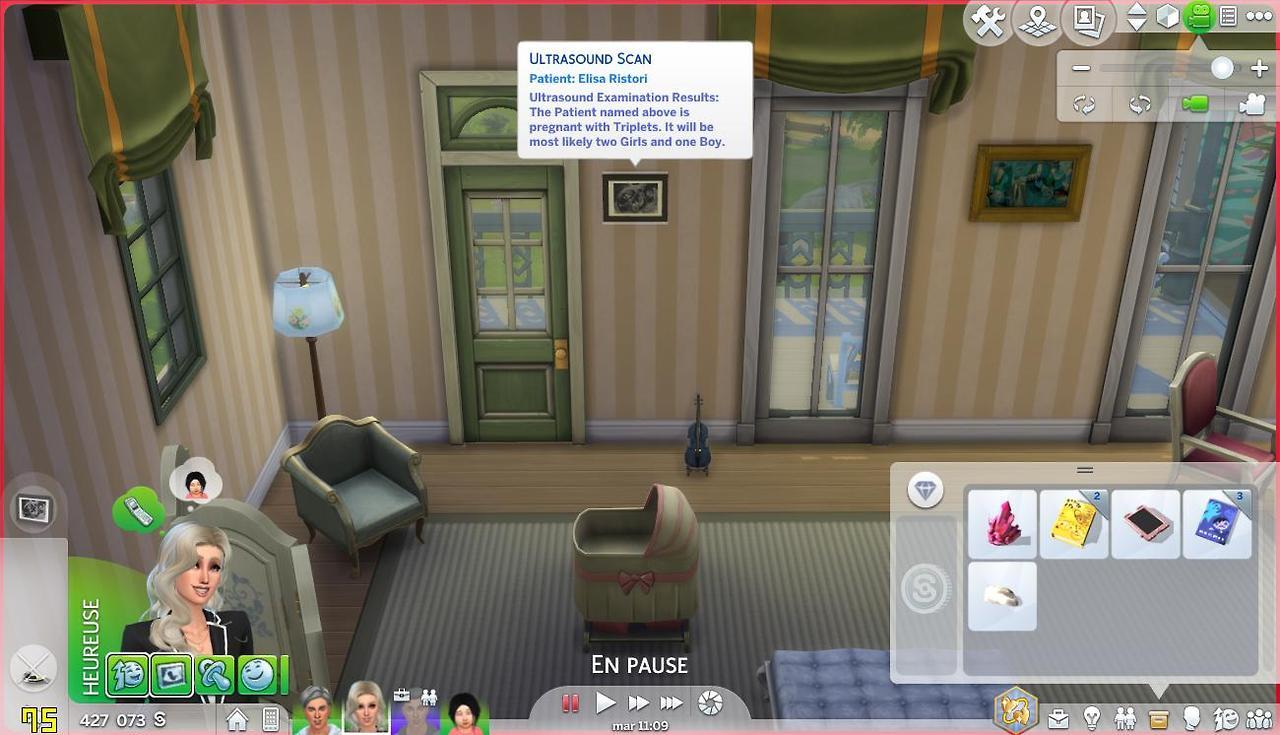The height and width of the screenshot is (735, 1280).
Task: Open Build Mode with the hammer and wrench icon
Action: pos(988,21)
